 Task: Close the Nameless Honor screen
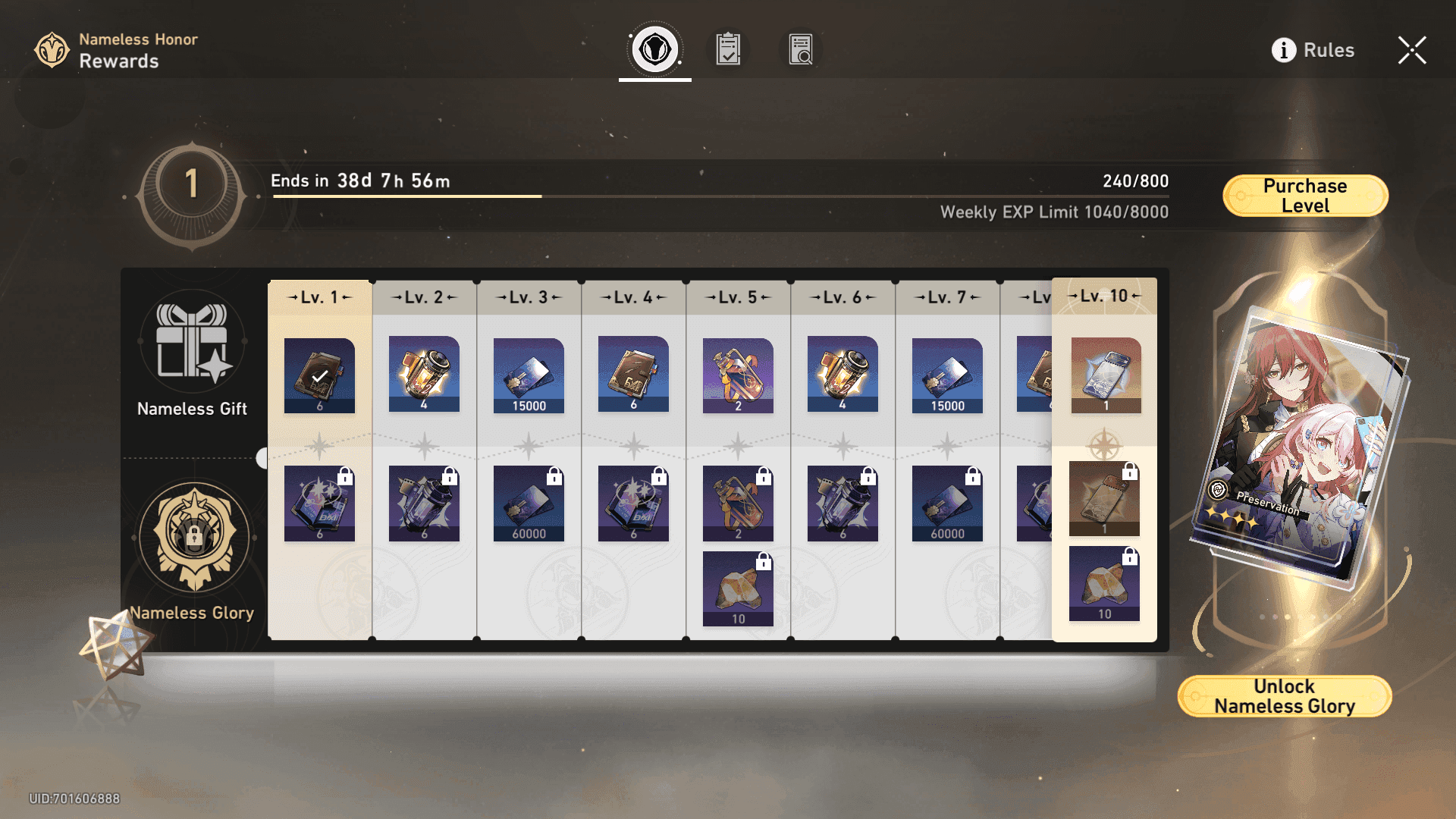pyautogui.click(x=1411, y=50)
